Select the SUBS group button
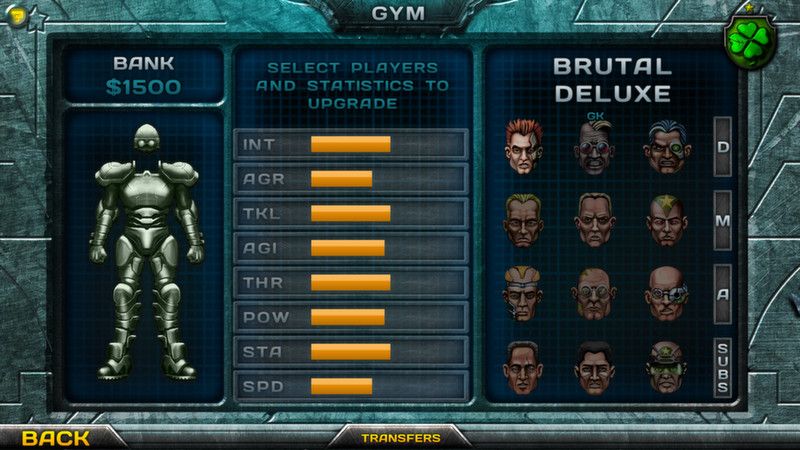 coord(722,366)
